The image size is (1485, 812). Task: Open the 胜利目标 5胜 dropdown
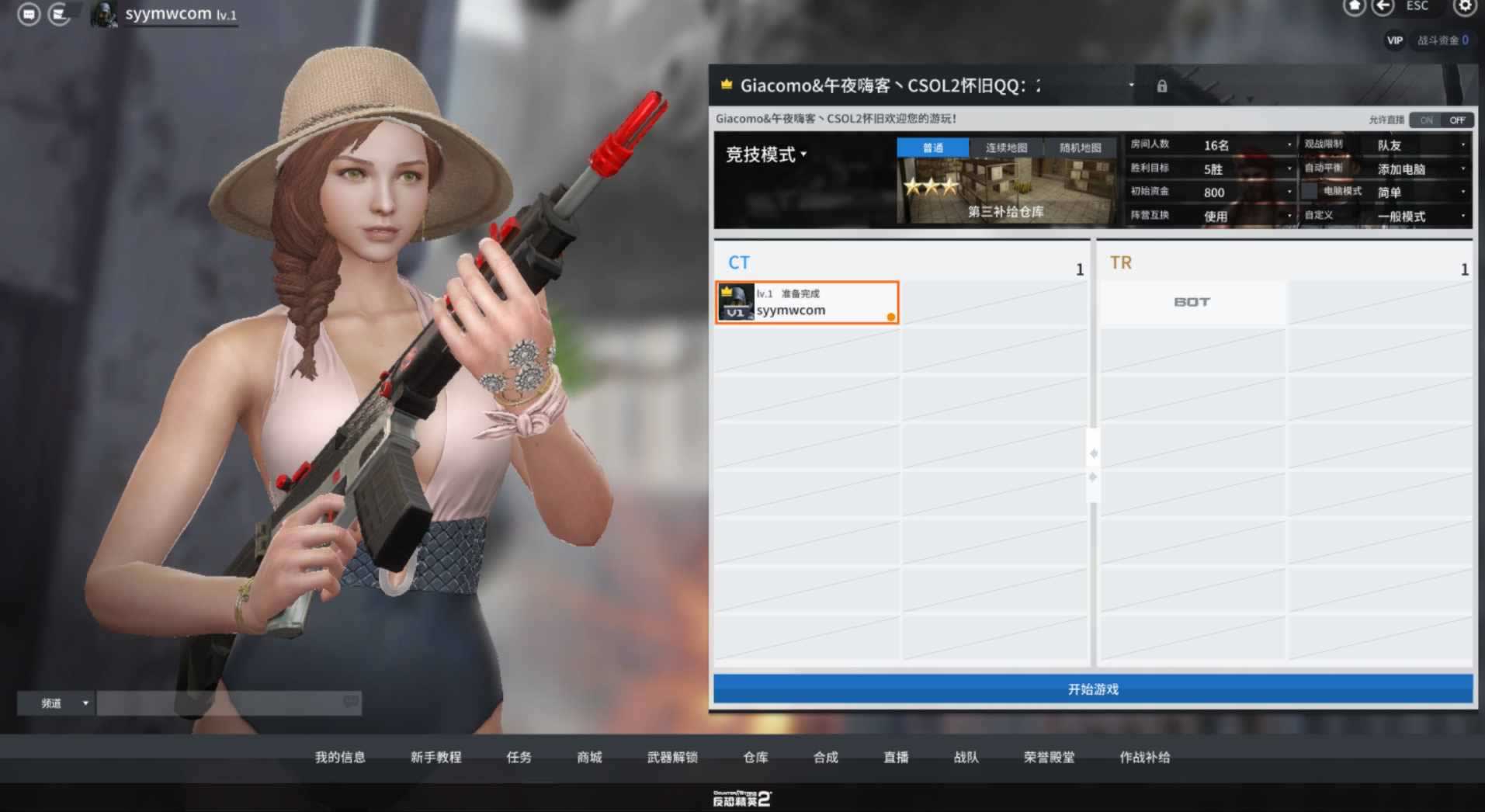coord(1247,169)
